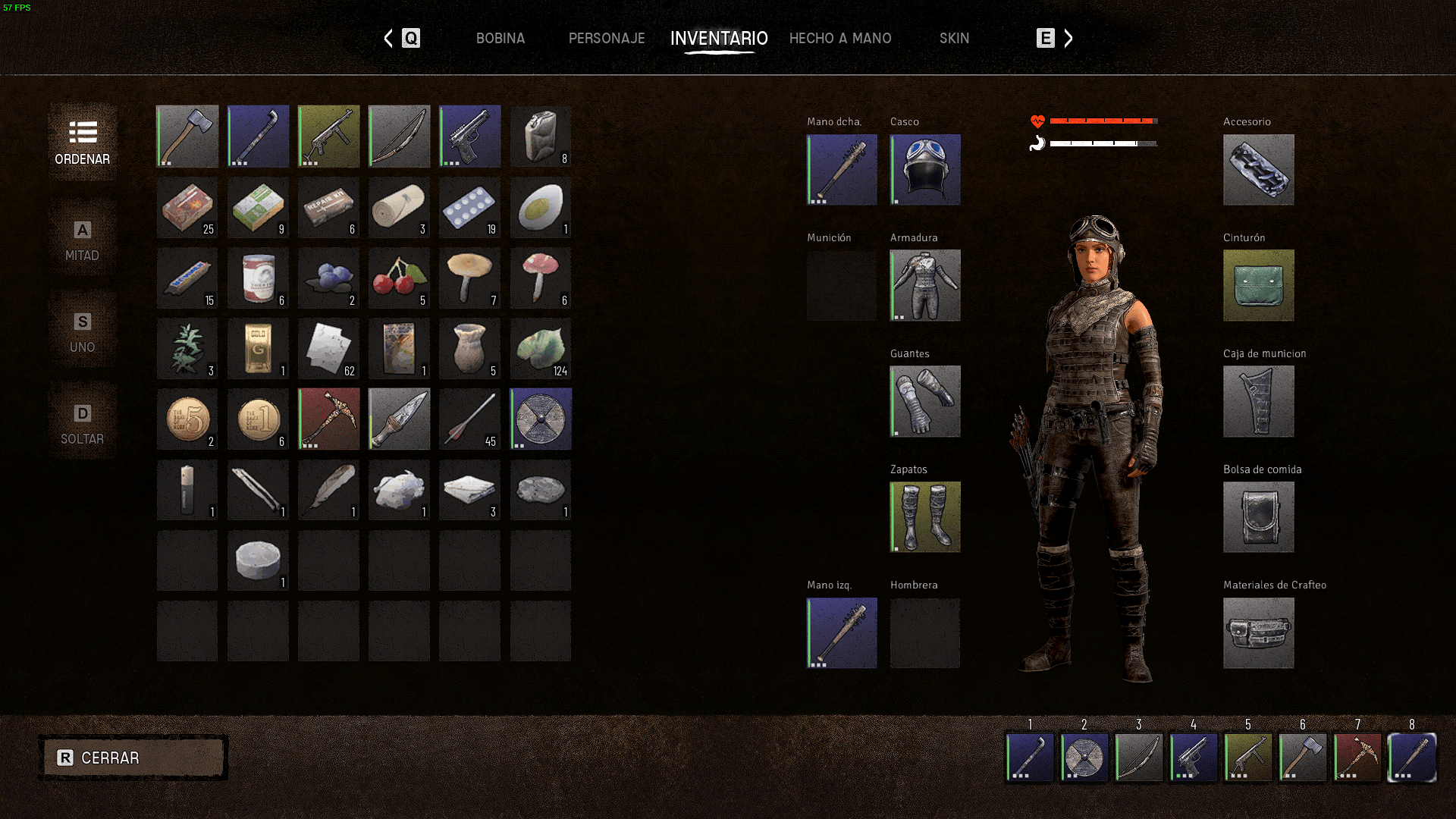
Task: Click the equipped Armadura armor slot
Action: click(x=925, y=285)
